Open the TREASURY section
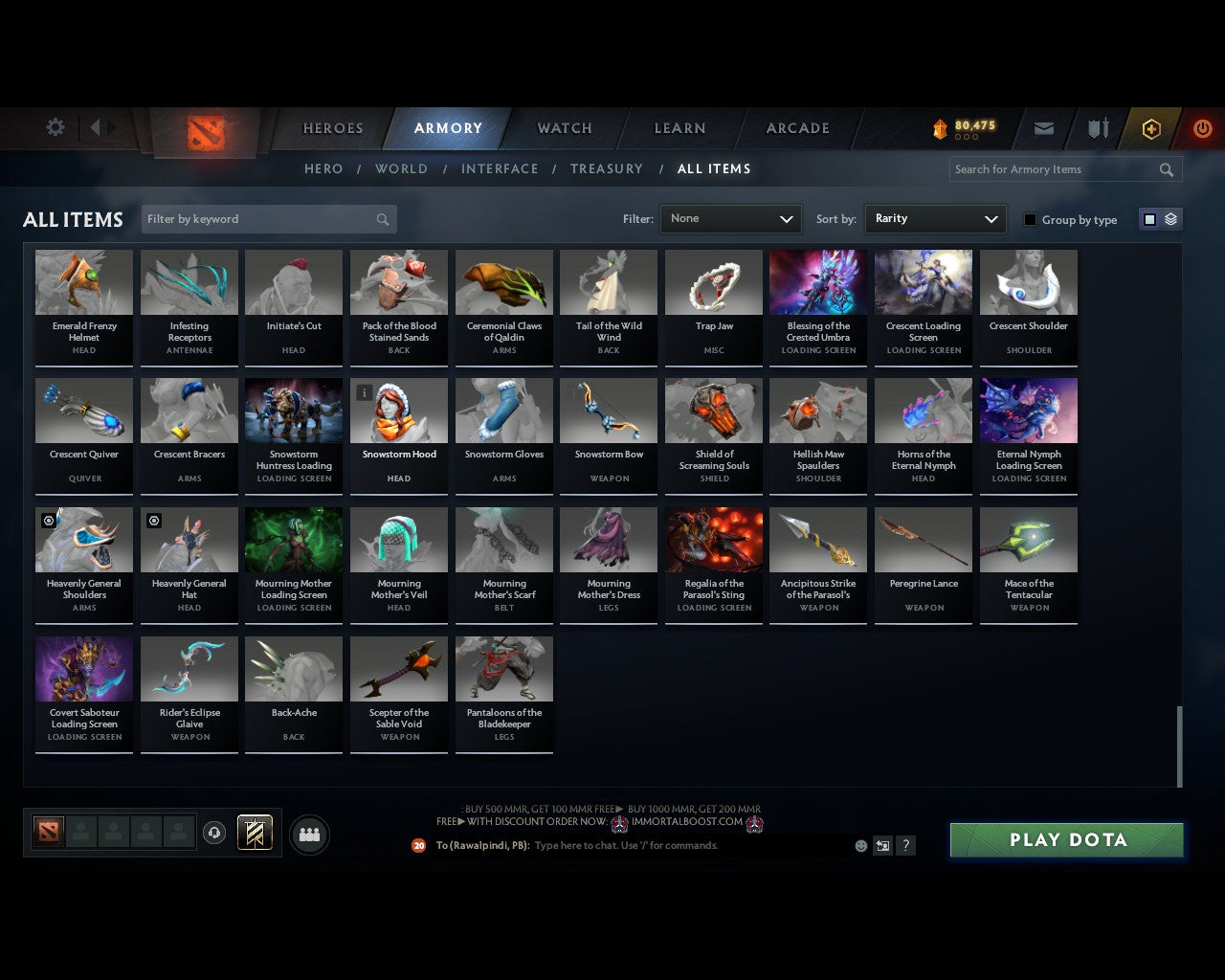 coord(607,168)
